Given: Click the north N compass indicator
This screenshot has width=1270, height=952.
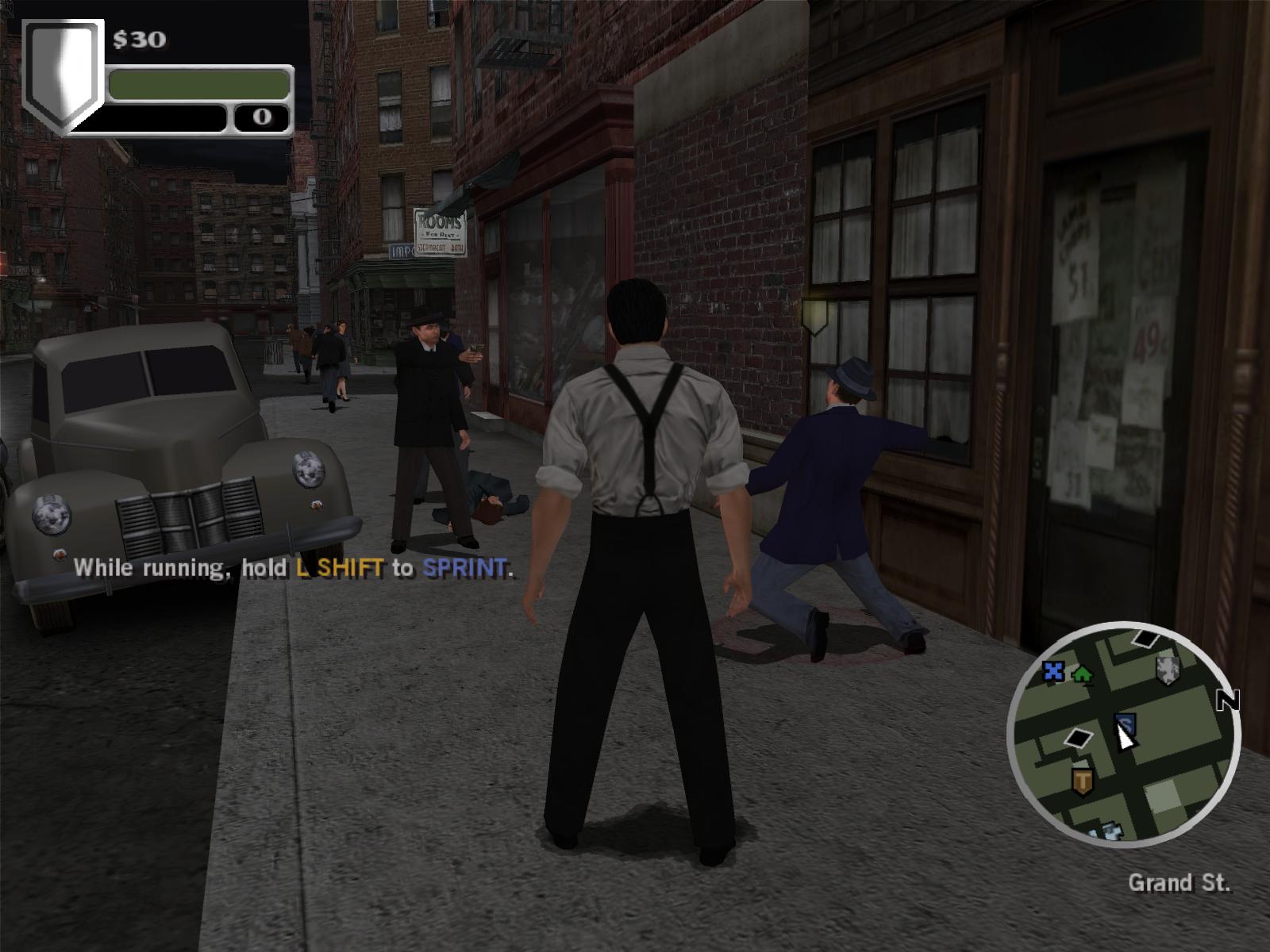Looking at the screenshot, I should pos(1229,700).
